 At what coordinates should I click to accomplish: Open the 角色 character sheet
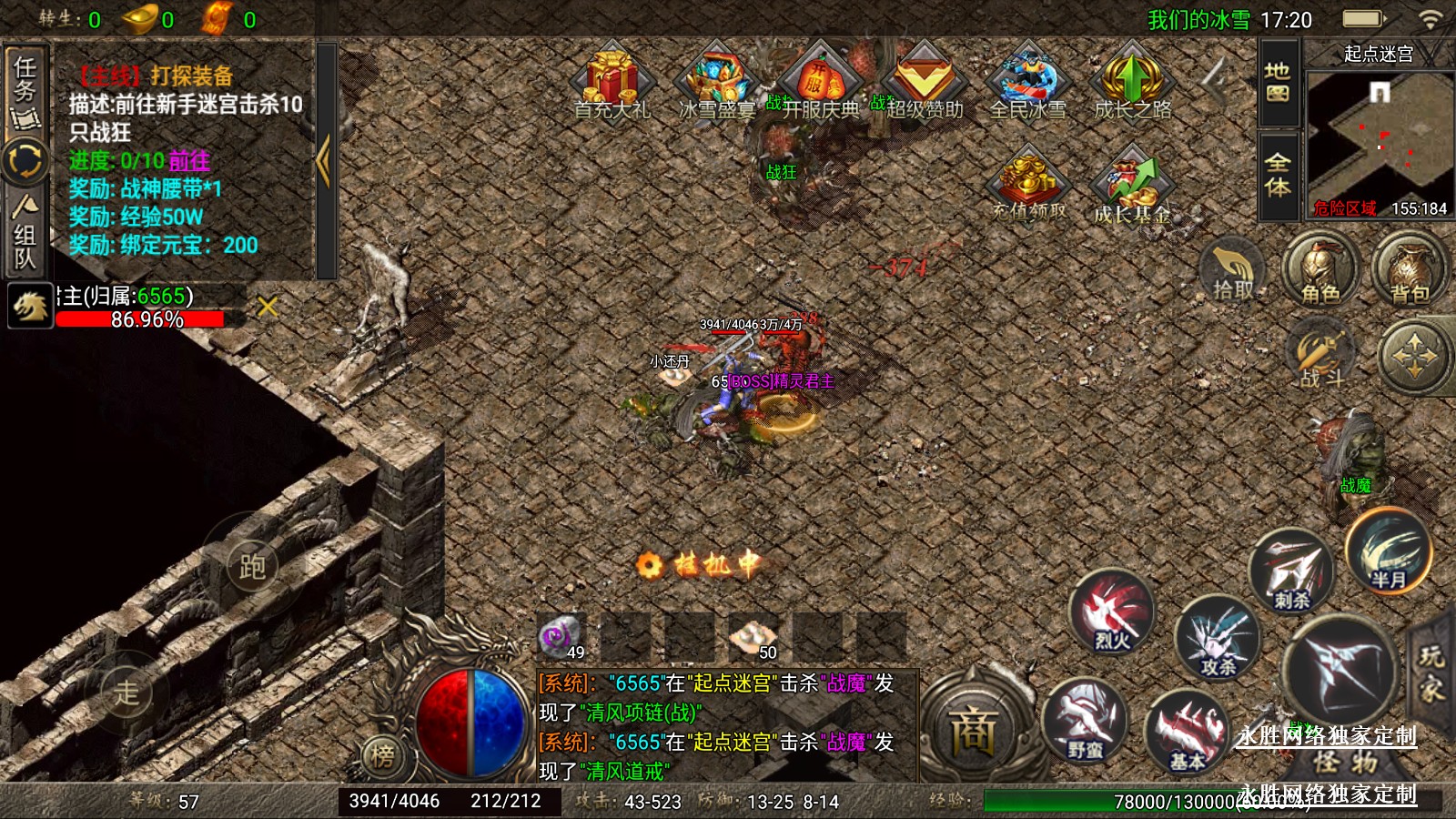1320,269
